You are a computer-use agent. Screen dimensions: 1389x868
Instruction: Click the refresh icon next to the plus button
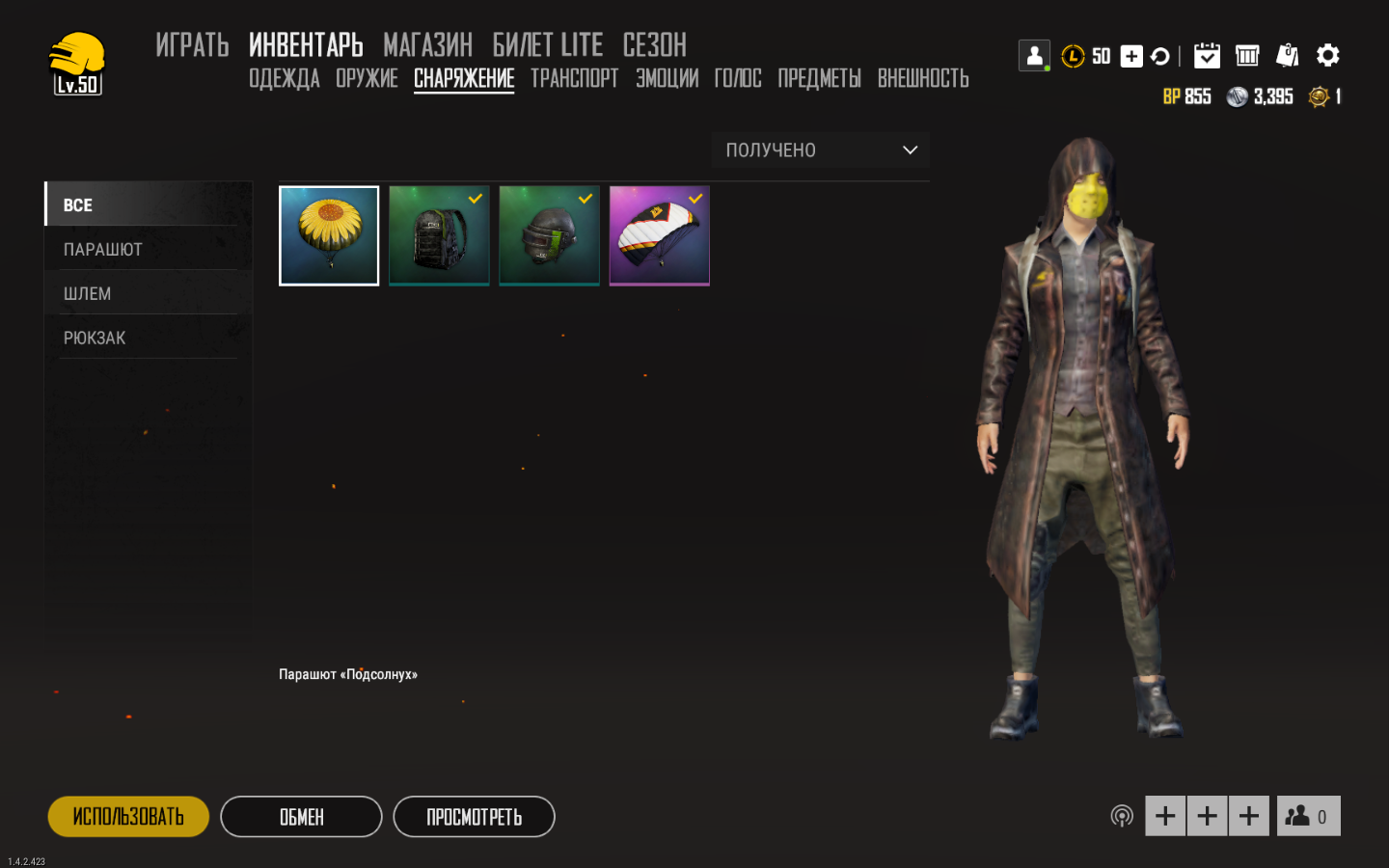click(x=1159, y=56)
